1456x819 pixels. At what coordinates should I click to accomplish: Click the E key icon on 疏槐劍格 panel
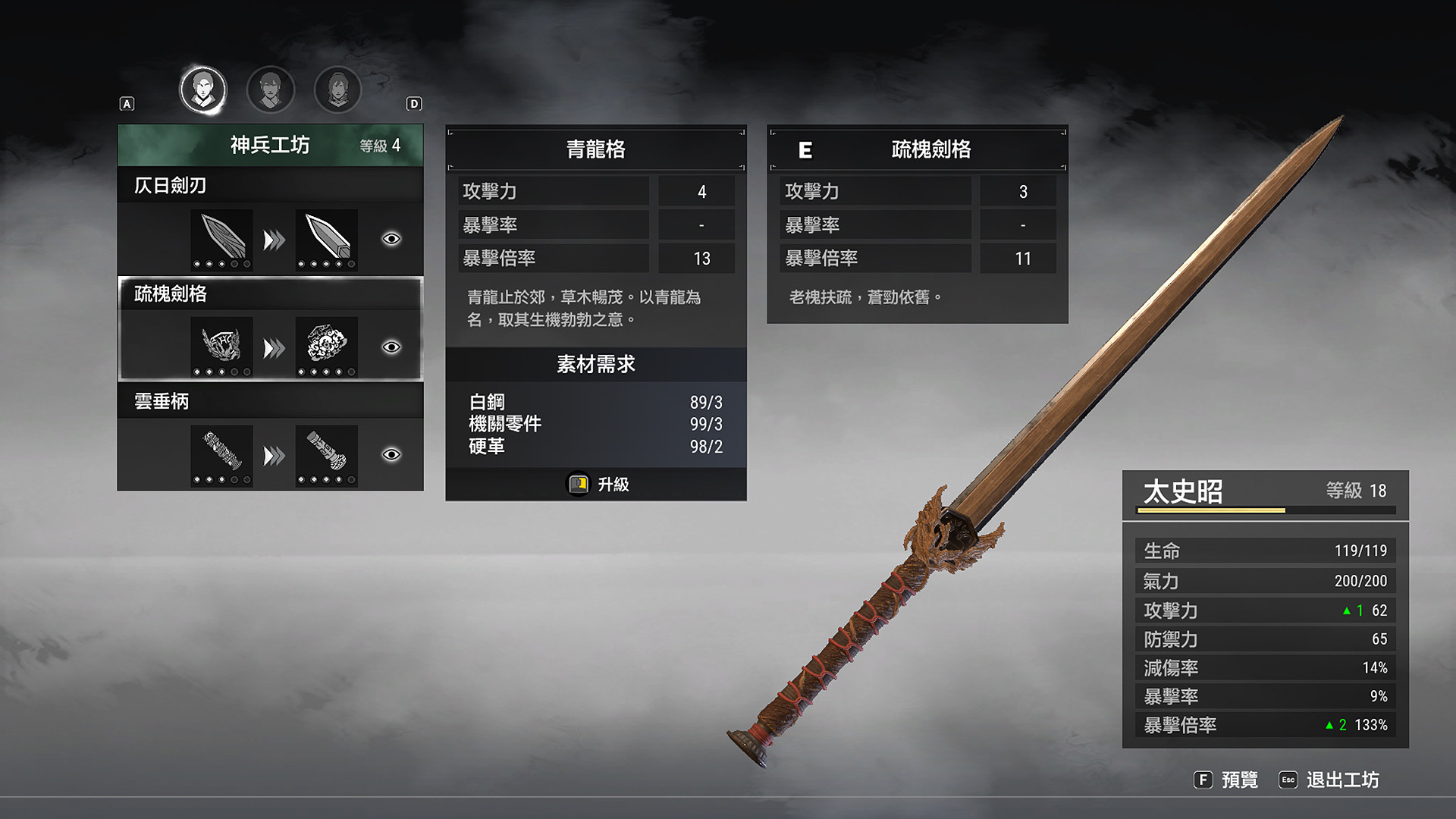807,150
